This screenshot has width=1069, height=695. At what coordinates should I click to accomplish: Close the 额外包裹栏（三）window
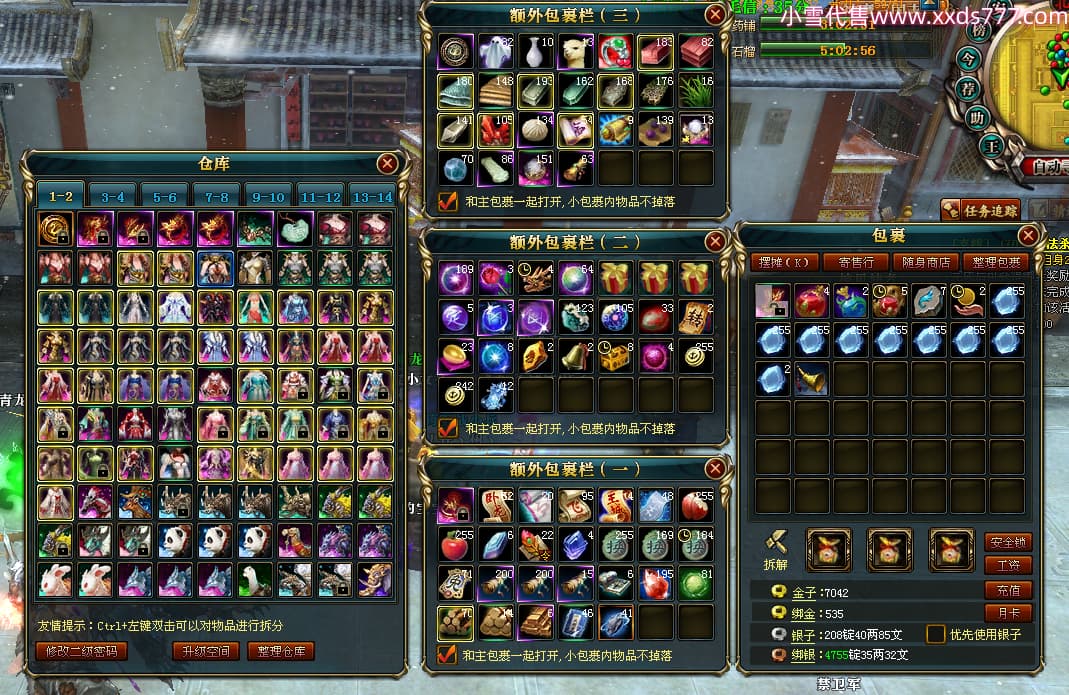click(x=714, y=14)
